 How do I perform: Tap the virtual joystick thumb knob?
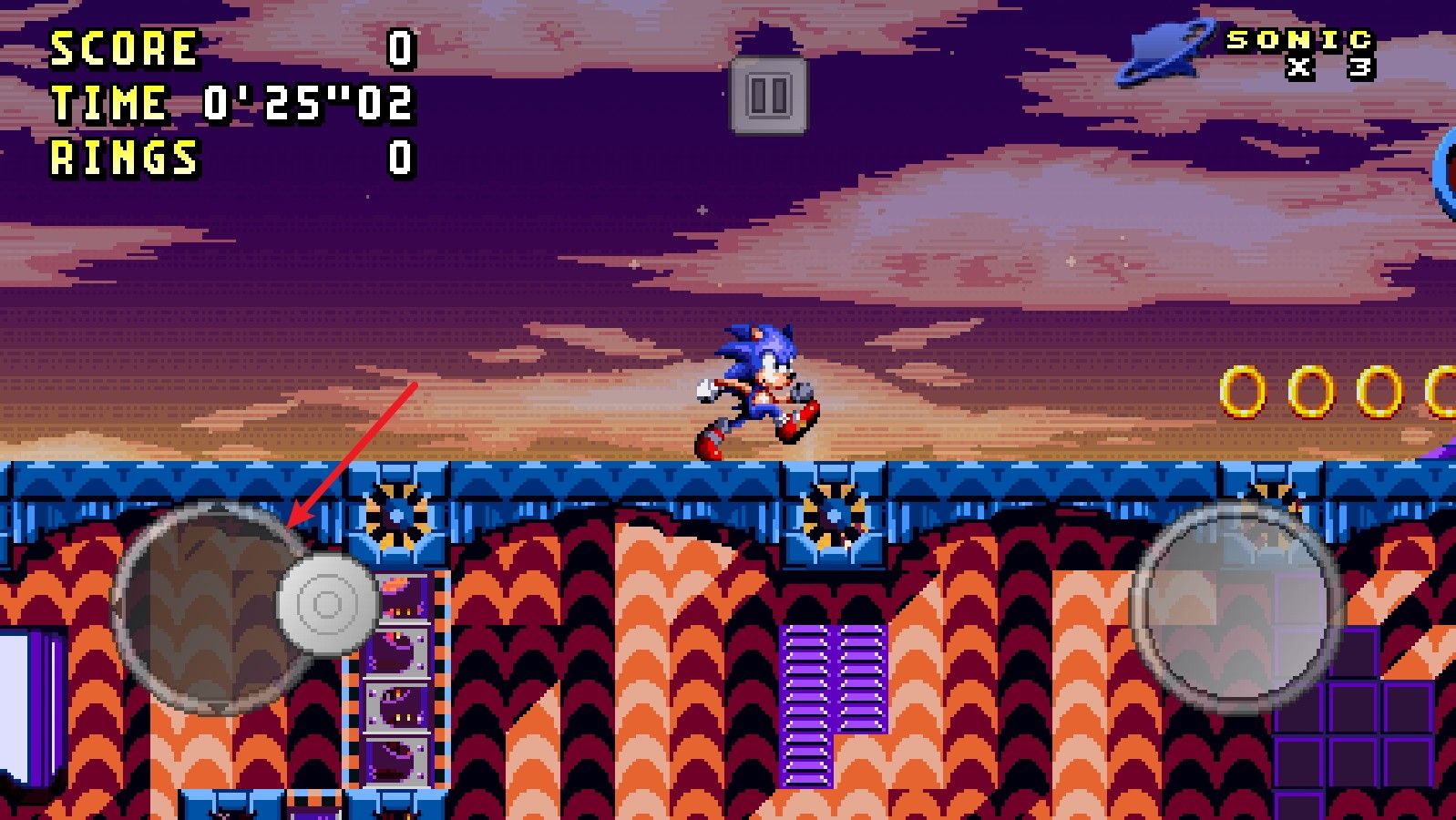(327, 603)
